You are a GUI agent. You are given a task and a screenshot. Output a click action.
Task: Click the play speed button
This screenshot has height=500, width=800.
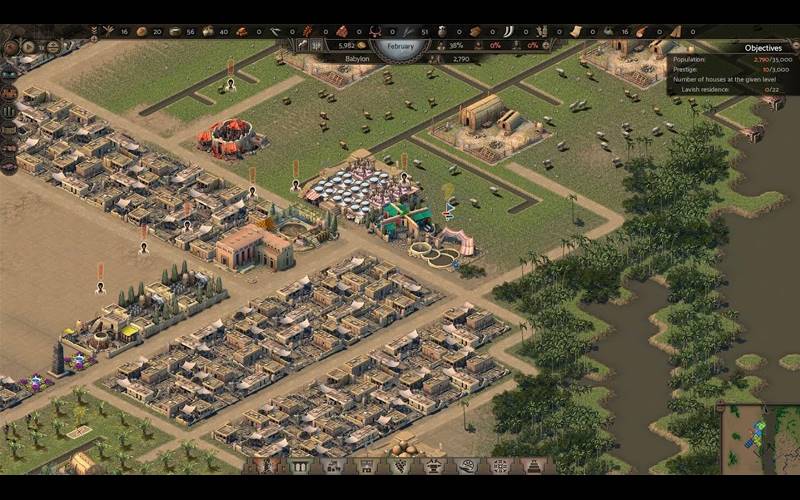30,47
